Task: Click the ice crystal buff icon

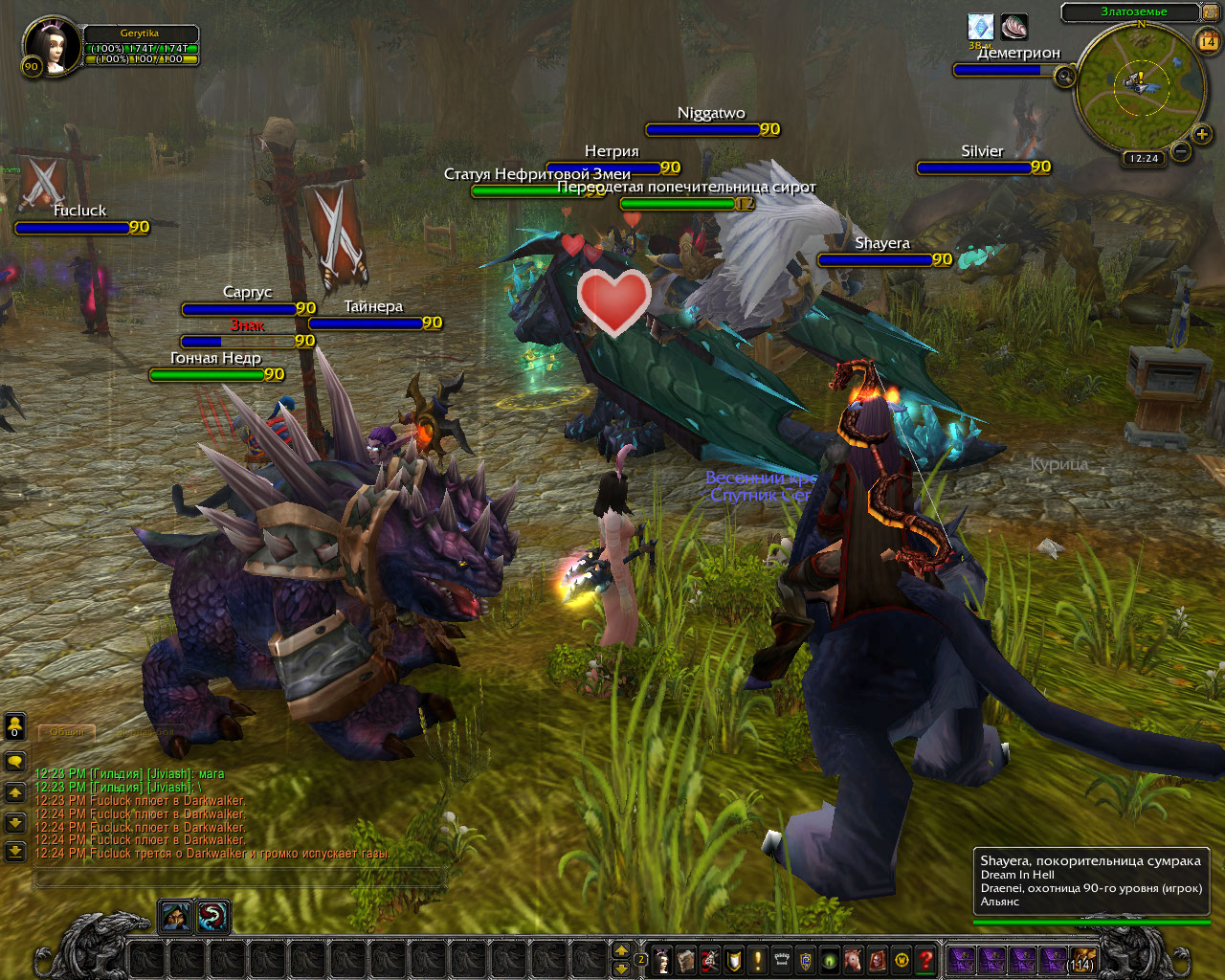Action: pos(980,26)
